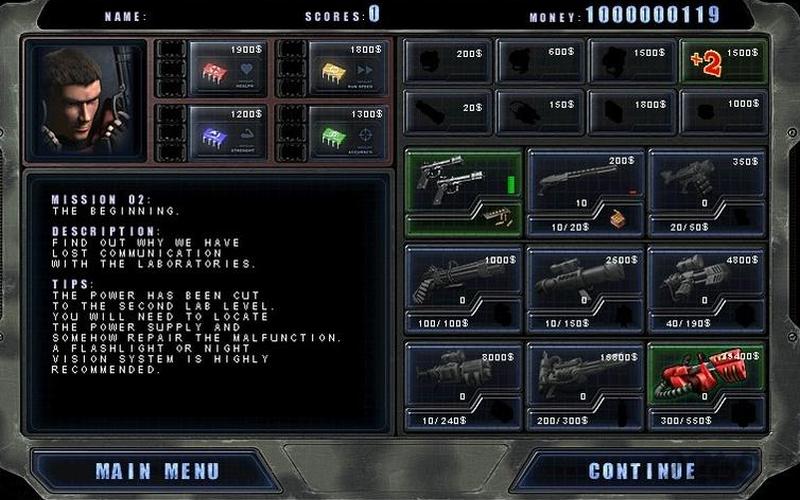800x500 pixels.
Task: Buy the shotgun for 200$
Action: click(x=586, y=180)
